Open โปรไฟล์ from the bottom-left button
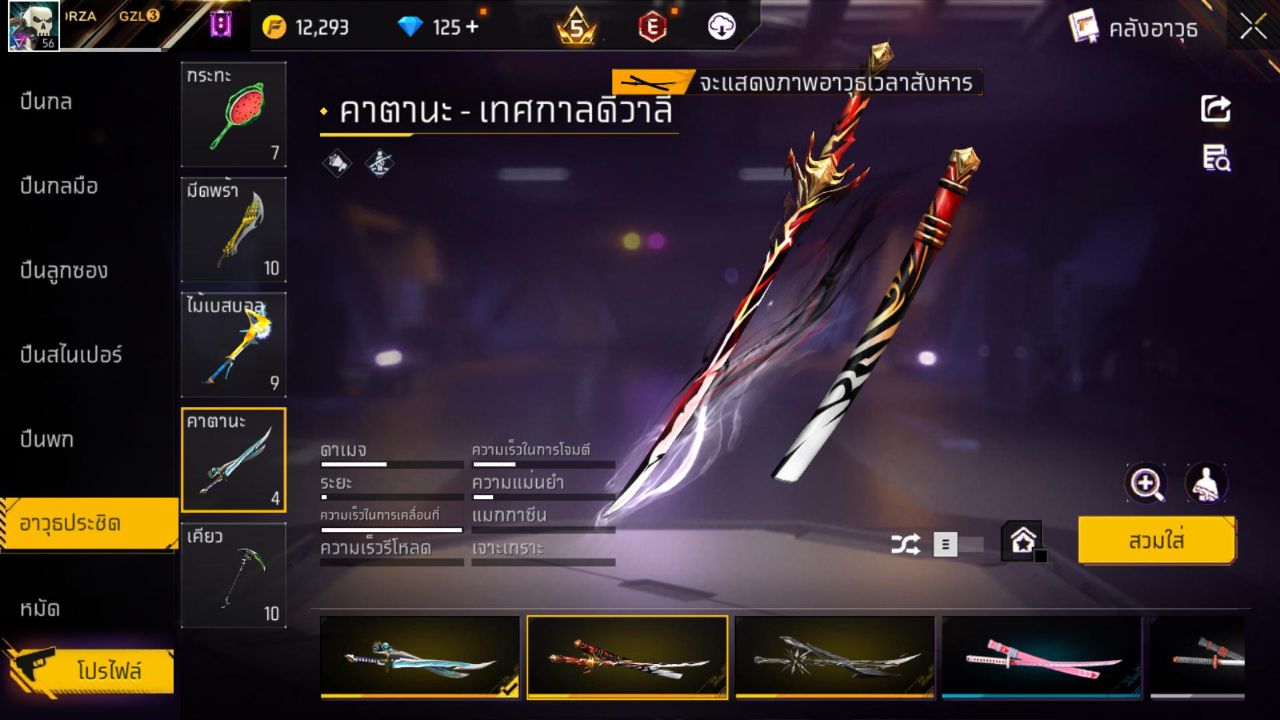 coord(95,671)
